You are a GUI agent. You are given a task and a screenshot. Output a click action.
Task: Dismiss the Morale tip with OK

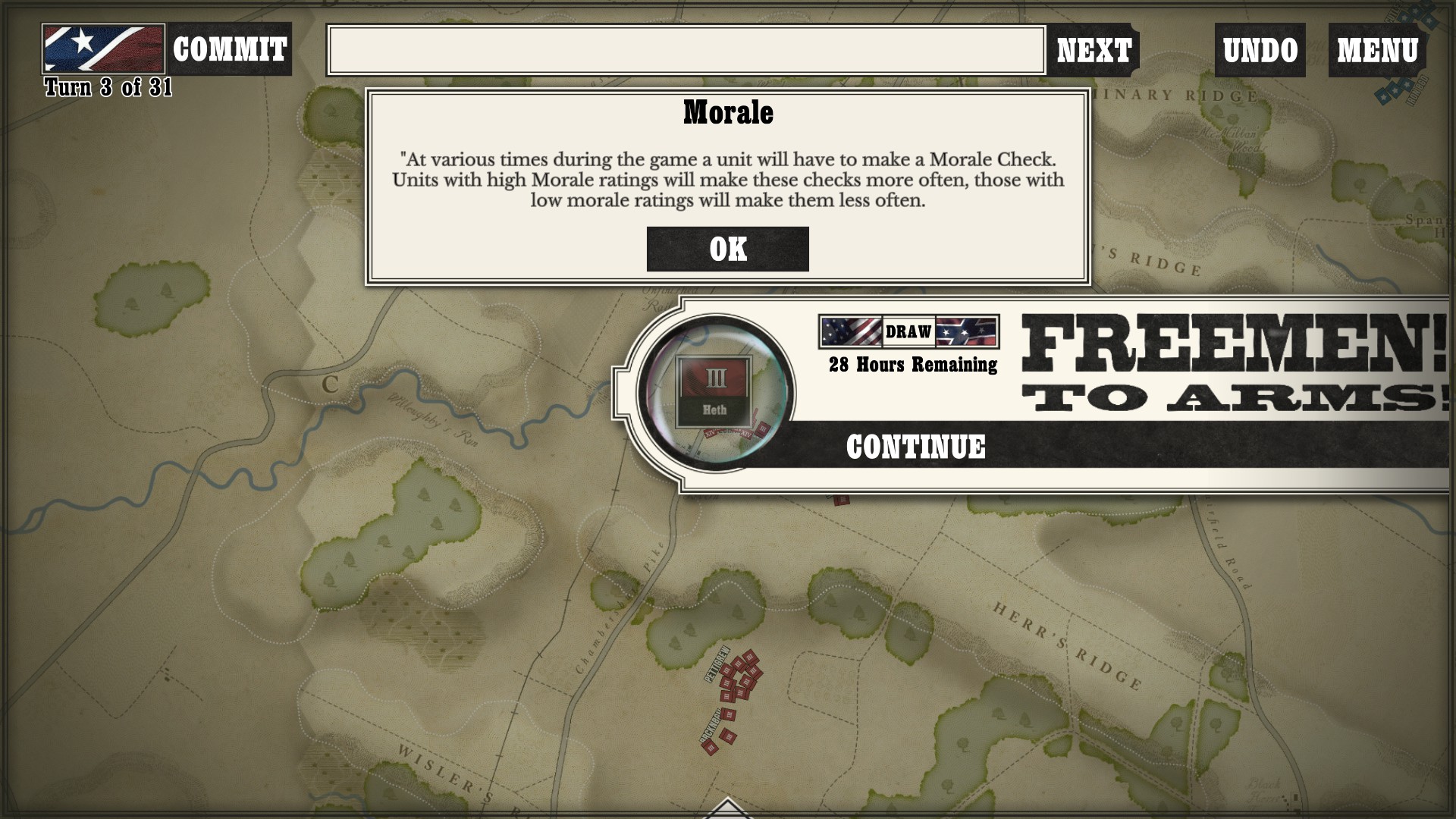click(727, 249)
